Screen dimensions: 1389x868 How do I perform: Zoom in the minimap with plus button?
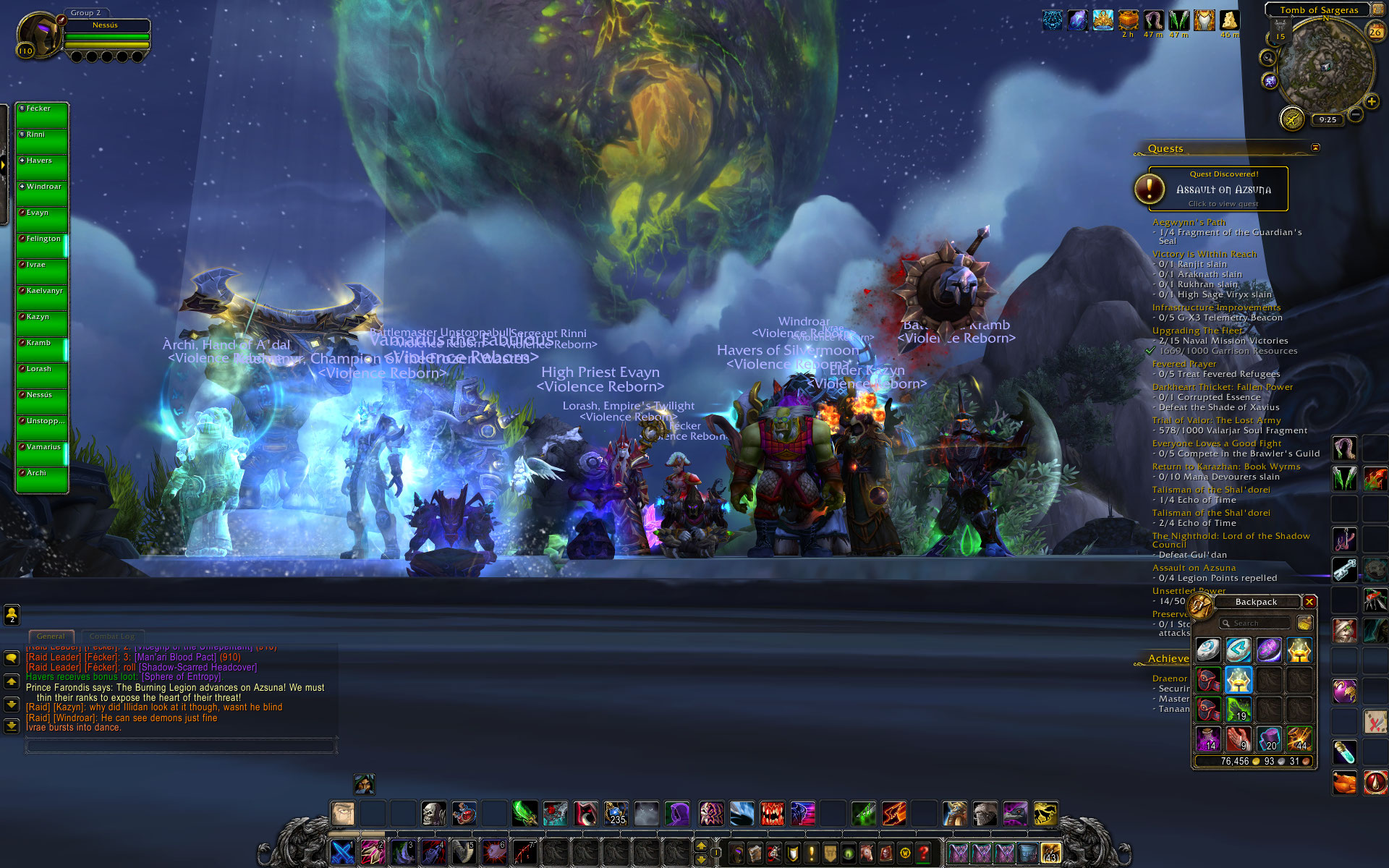coord(1371,101)
